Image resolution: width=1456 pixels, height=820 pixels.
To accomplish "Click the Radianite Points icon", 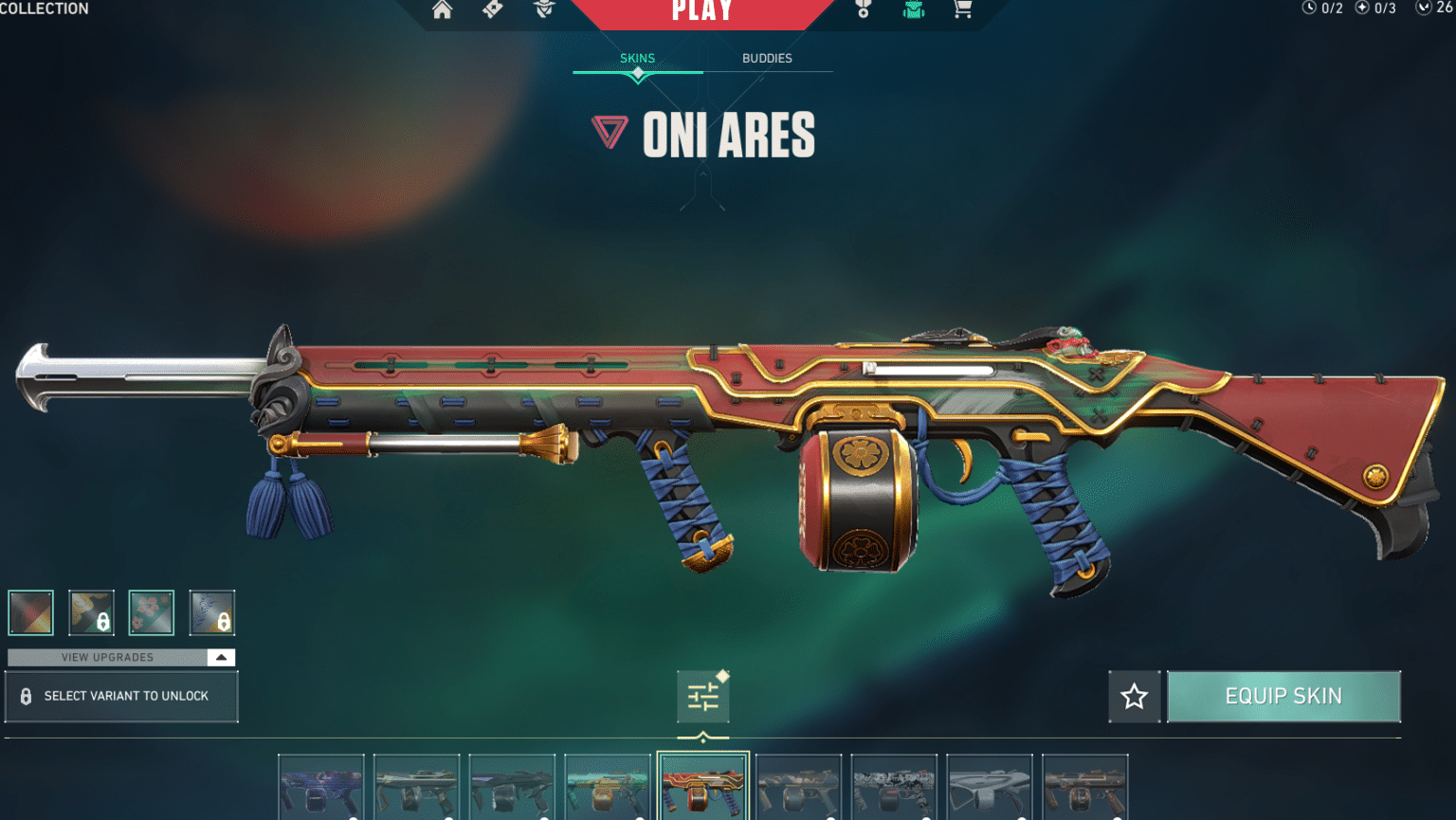I will pos(1362,9).
